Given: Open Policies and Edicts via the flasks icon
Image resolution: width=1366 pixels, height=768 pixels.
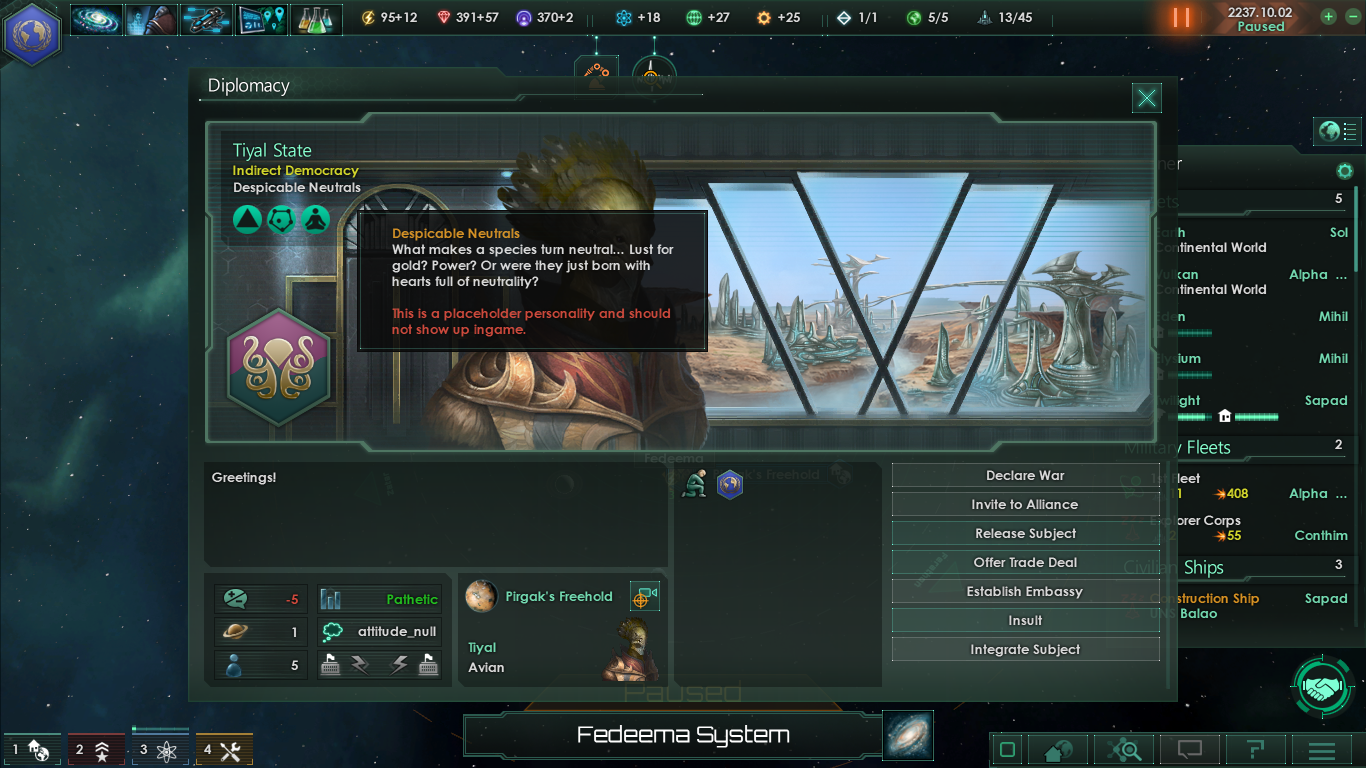Looking at the screenshot, I should pos(316,17).
